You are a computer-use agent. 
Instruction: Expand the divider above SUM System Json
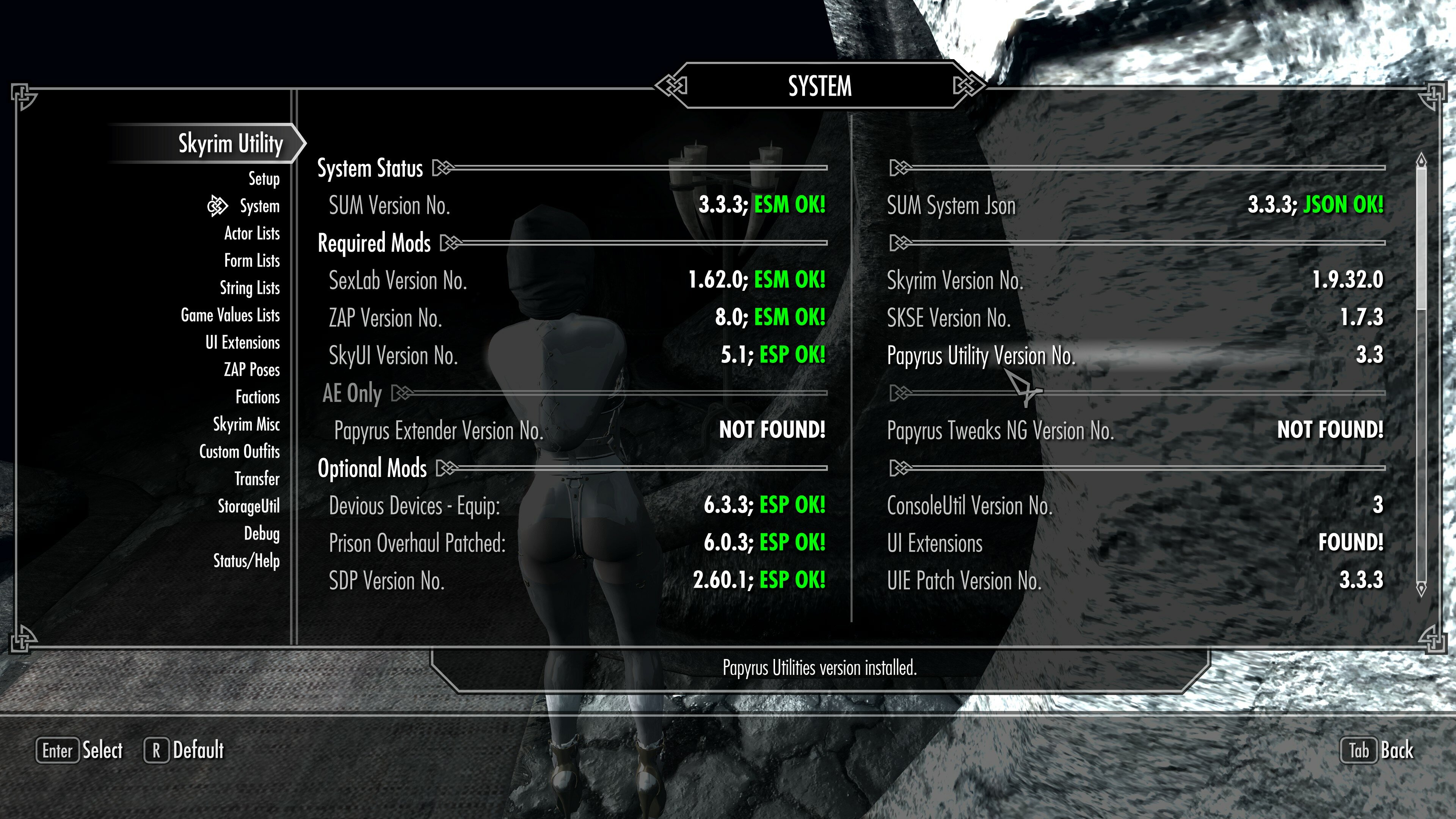tap(898, 168)
